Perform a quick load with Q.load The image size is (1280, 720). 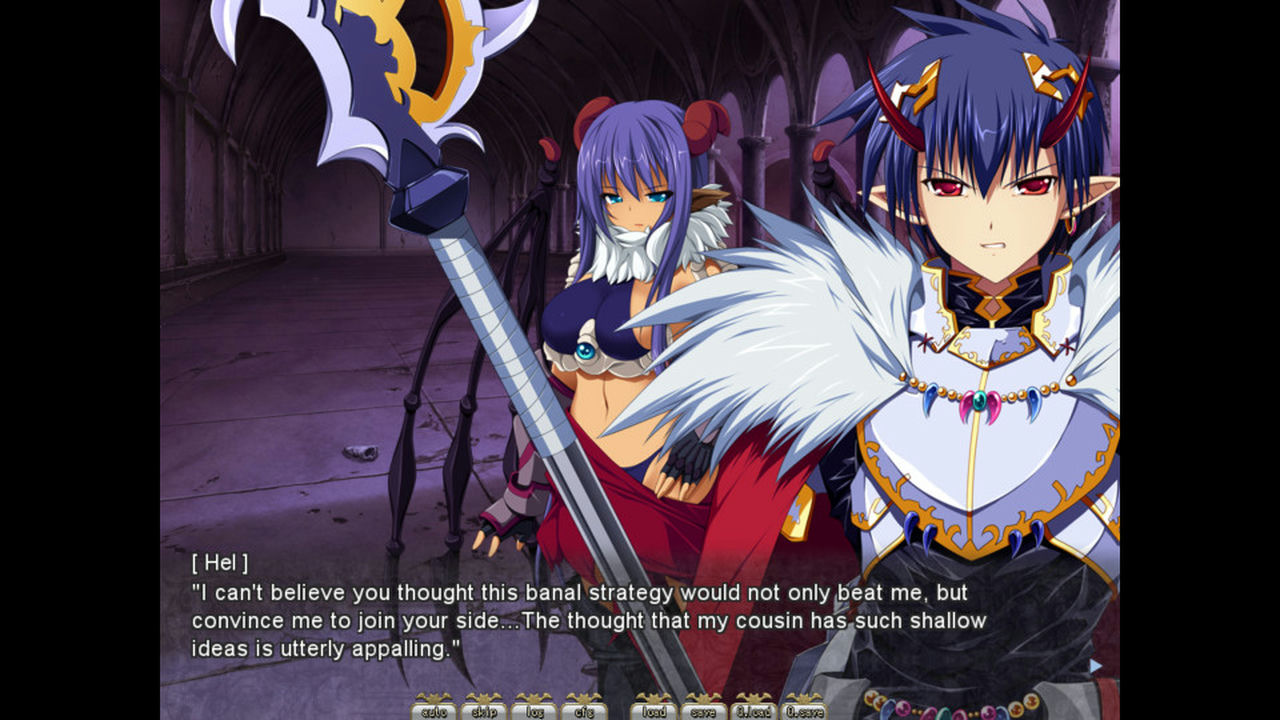pos(756,713)
